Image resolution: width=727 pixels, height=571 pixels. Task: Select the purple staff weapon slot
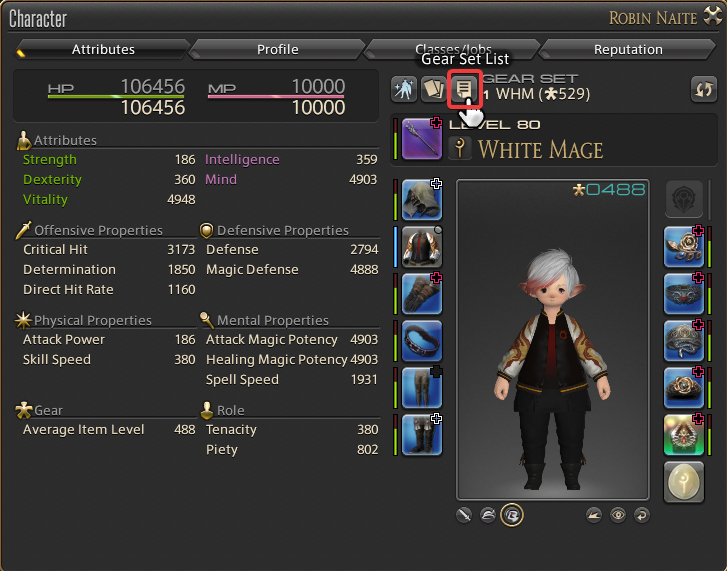pyautogui.click(x=422, y=139)
